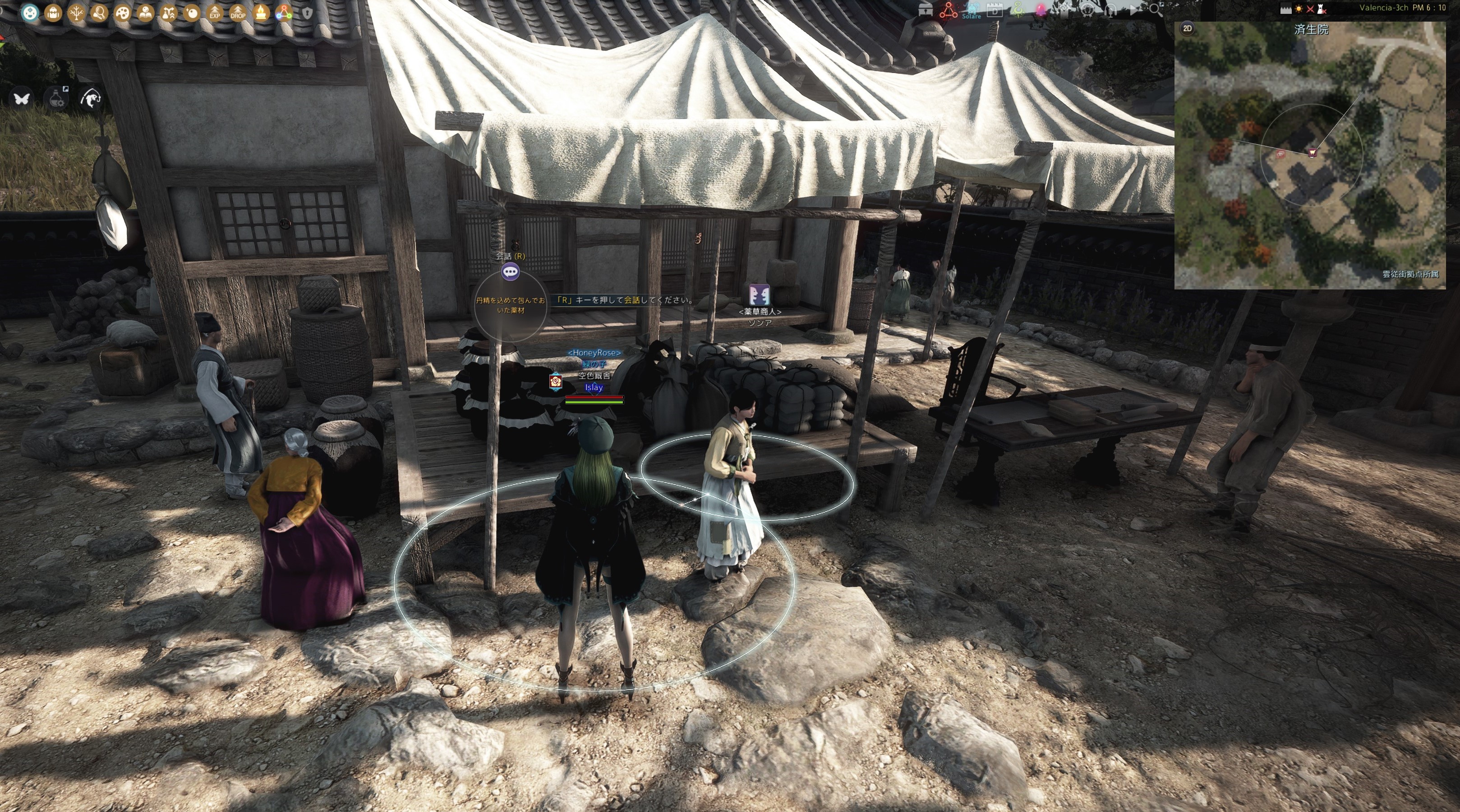The image size is (1460, 812).
Task: Open the pink bell notifications icon
Action: tap(1041, 9)
